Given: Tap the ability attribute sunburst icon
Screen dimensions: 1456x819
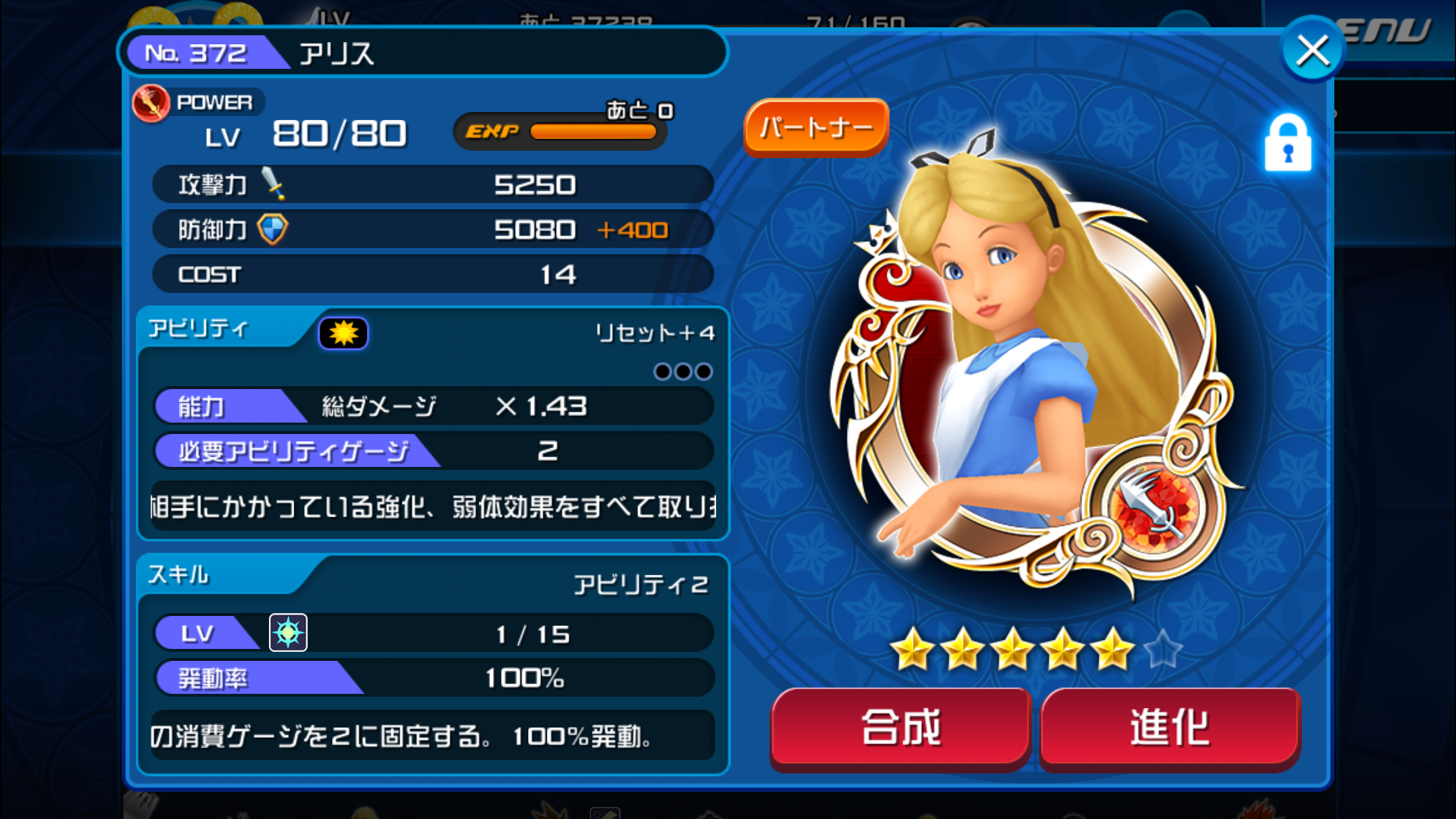Looking at the screenshot, I should (x=343, y=333).
